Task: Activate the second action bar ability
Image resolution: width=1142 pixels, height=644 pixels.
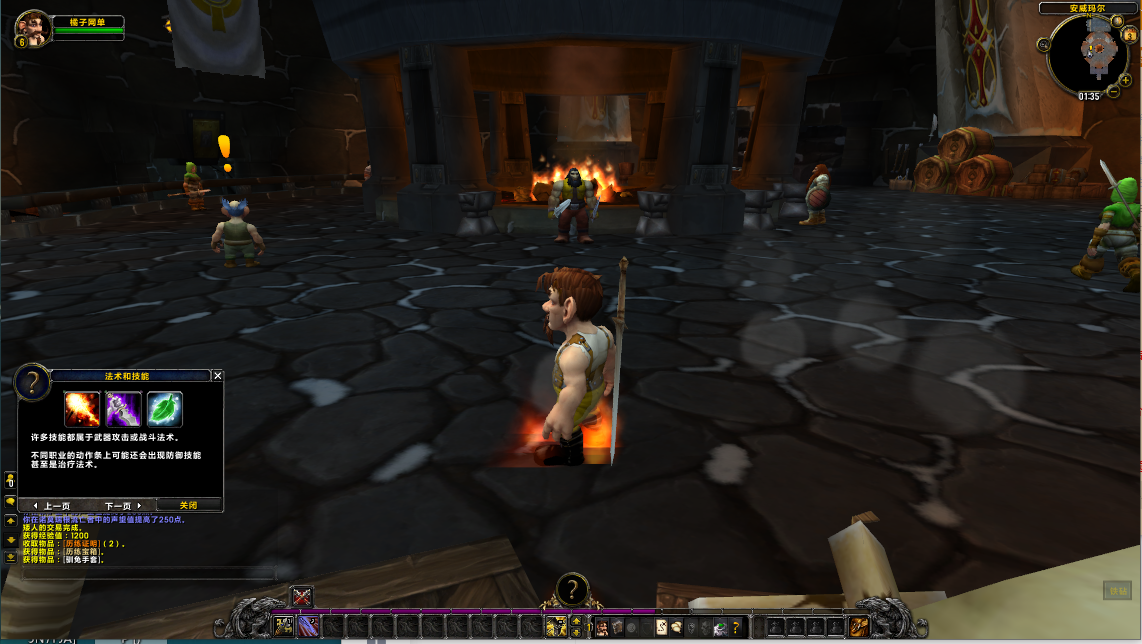Action: click(308, 627)
